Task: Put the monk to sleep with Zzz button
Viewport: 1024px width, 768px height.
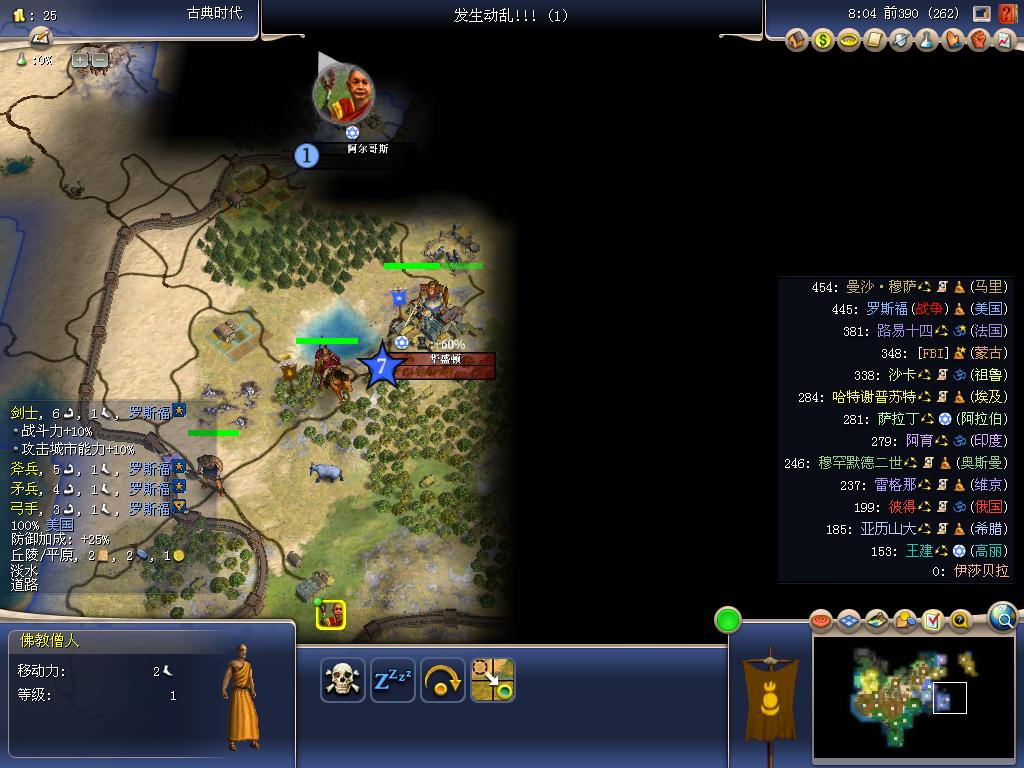Action: (x=393, y=680)
